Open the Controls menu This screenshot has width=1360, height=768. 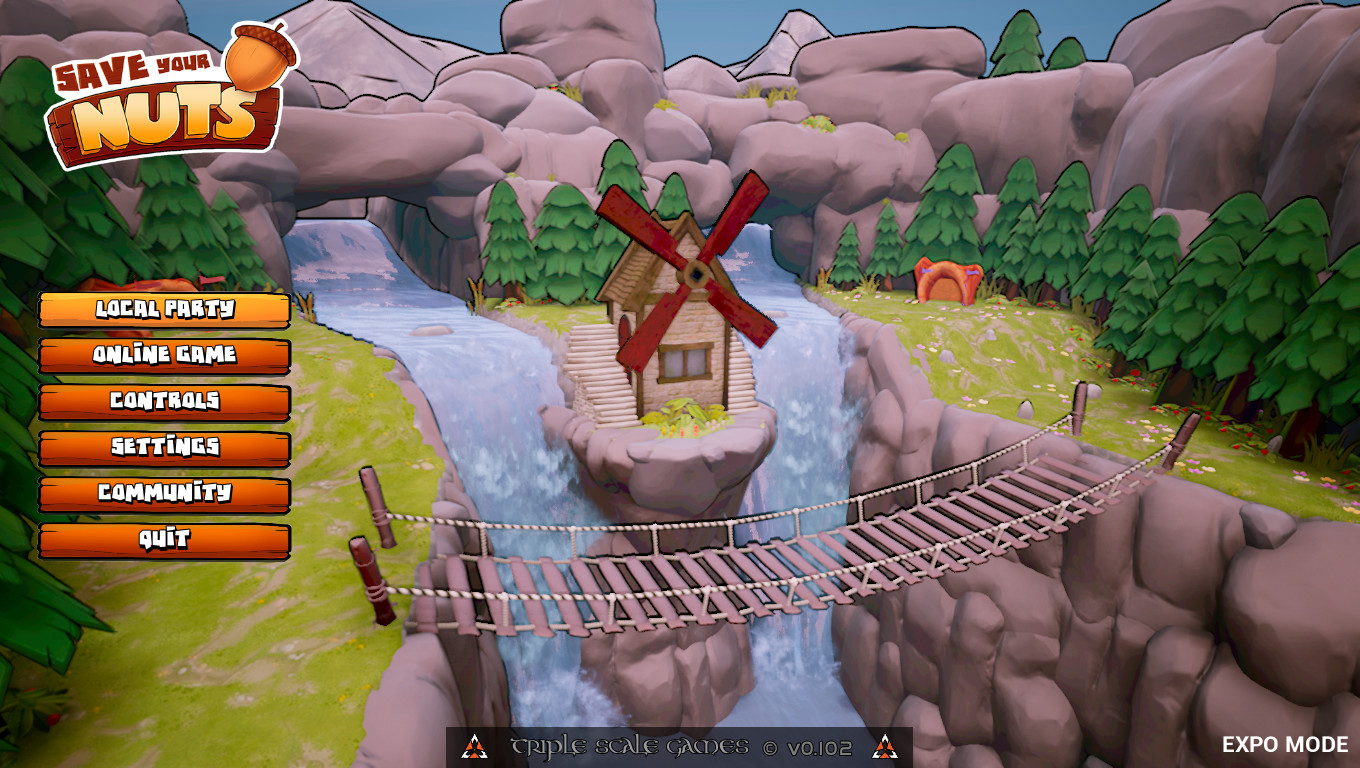163,402
